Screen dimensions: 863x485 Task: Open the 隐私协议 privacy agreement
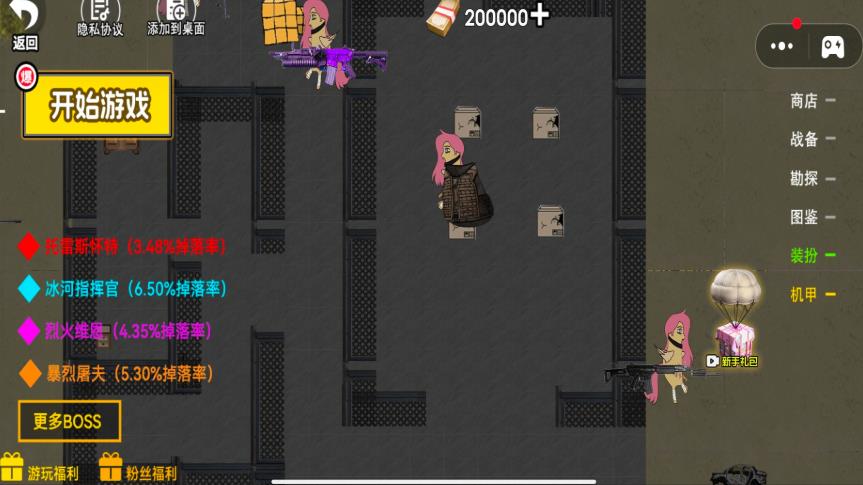click(100, 16)
